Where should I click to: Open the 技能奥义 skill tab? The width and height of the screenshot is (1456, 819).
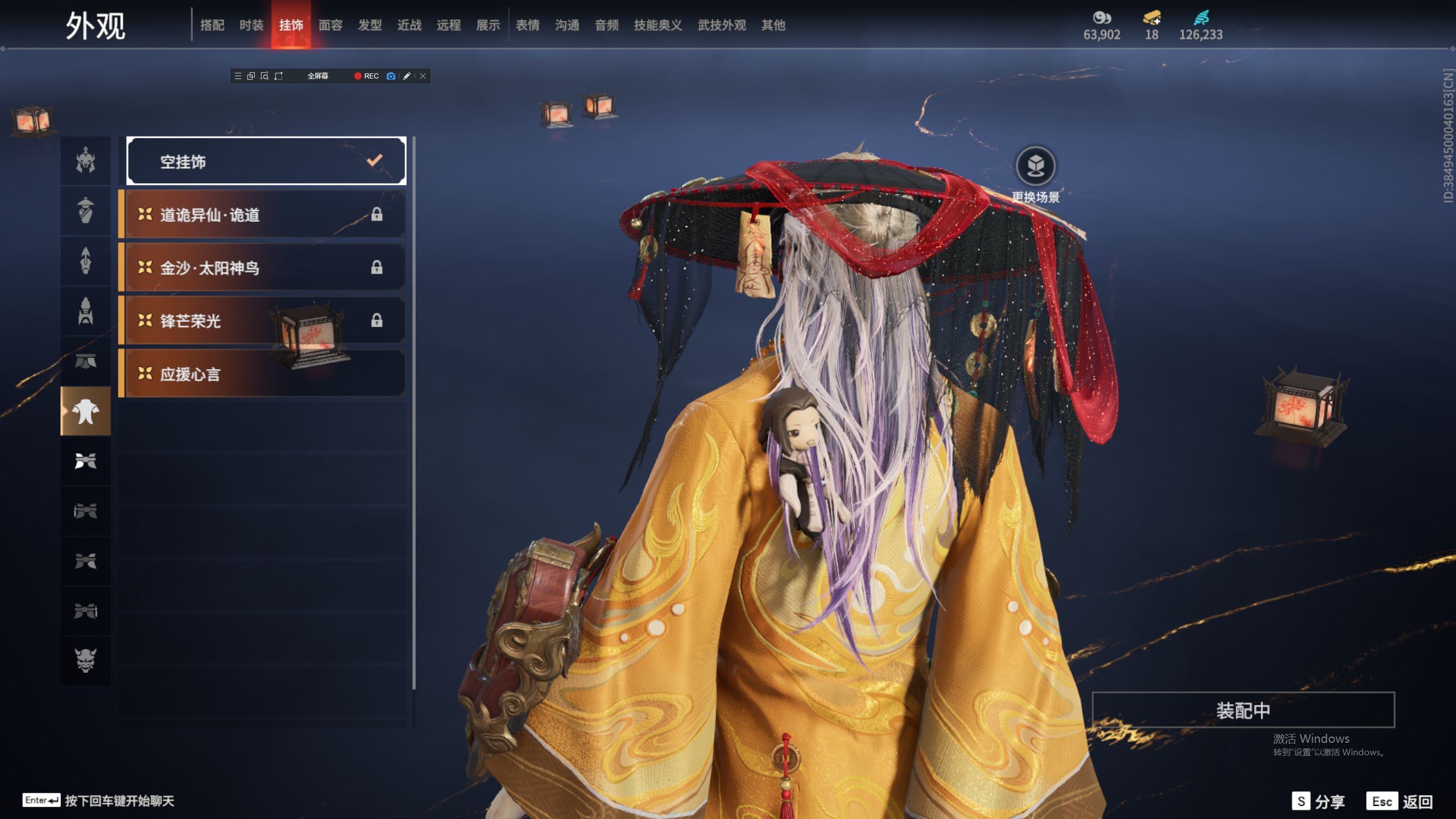658,25
